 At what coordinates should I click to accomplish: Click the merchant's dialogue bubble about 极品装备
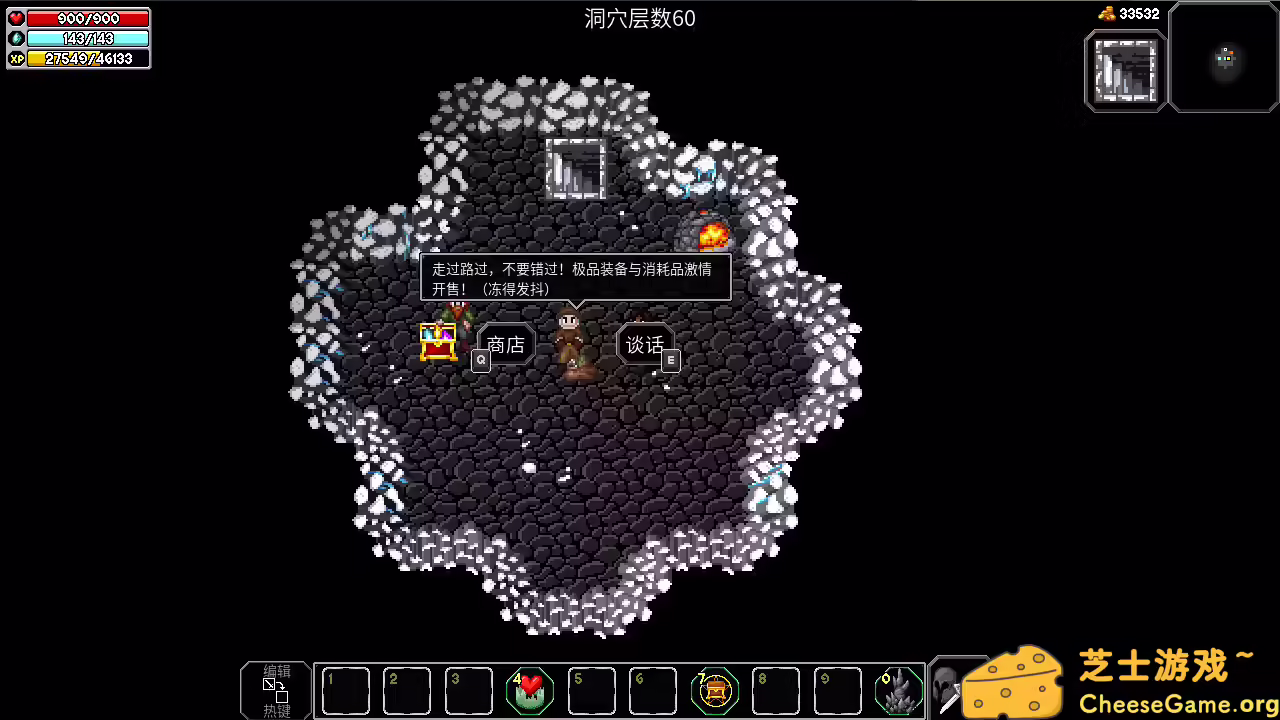(x=576, y=279)
